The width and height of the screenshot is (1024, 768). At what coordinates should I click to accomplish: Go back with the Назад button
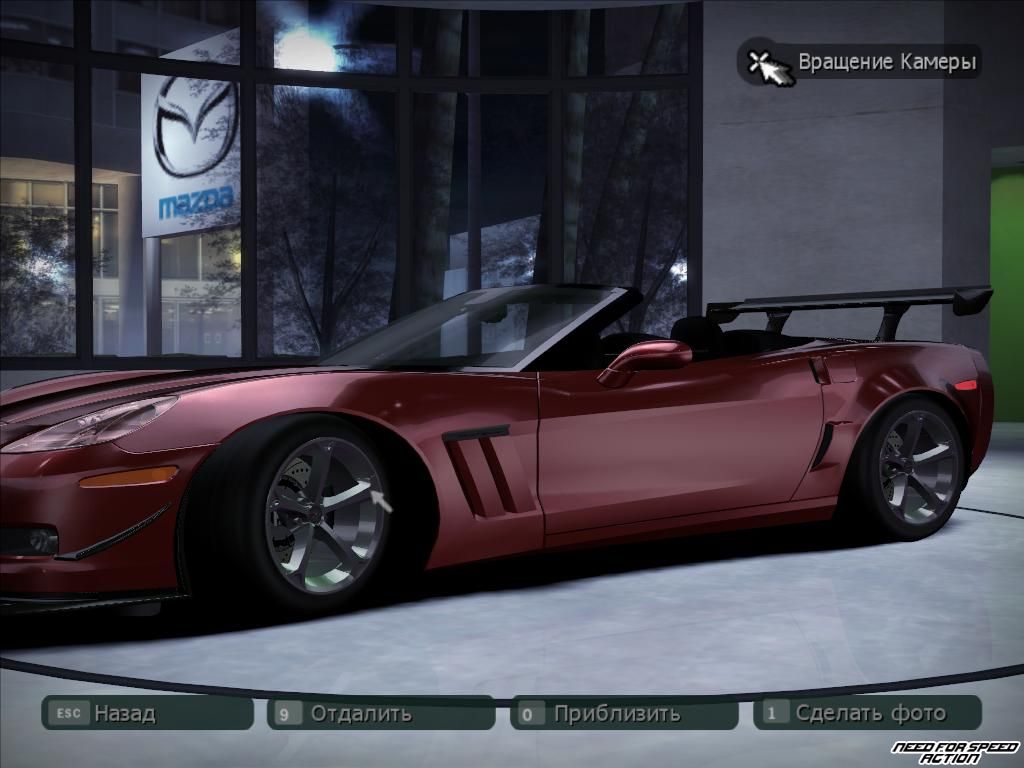click(x=146, y=713)
